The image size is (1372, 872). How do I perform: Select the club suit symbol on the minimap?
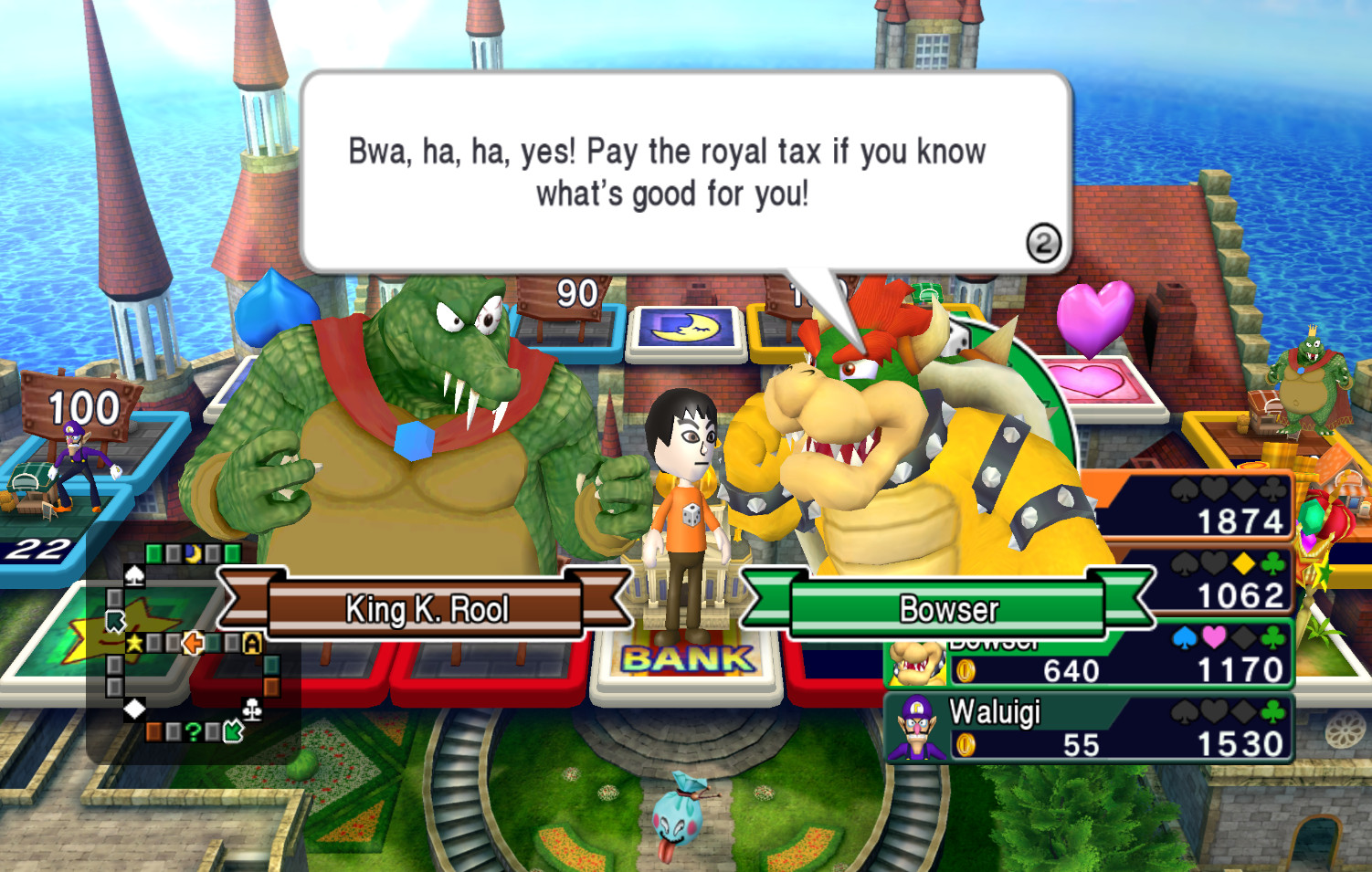(252, 709)
